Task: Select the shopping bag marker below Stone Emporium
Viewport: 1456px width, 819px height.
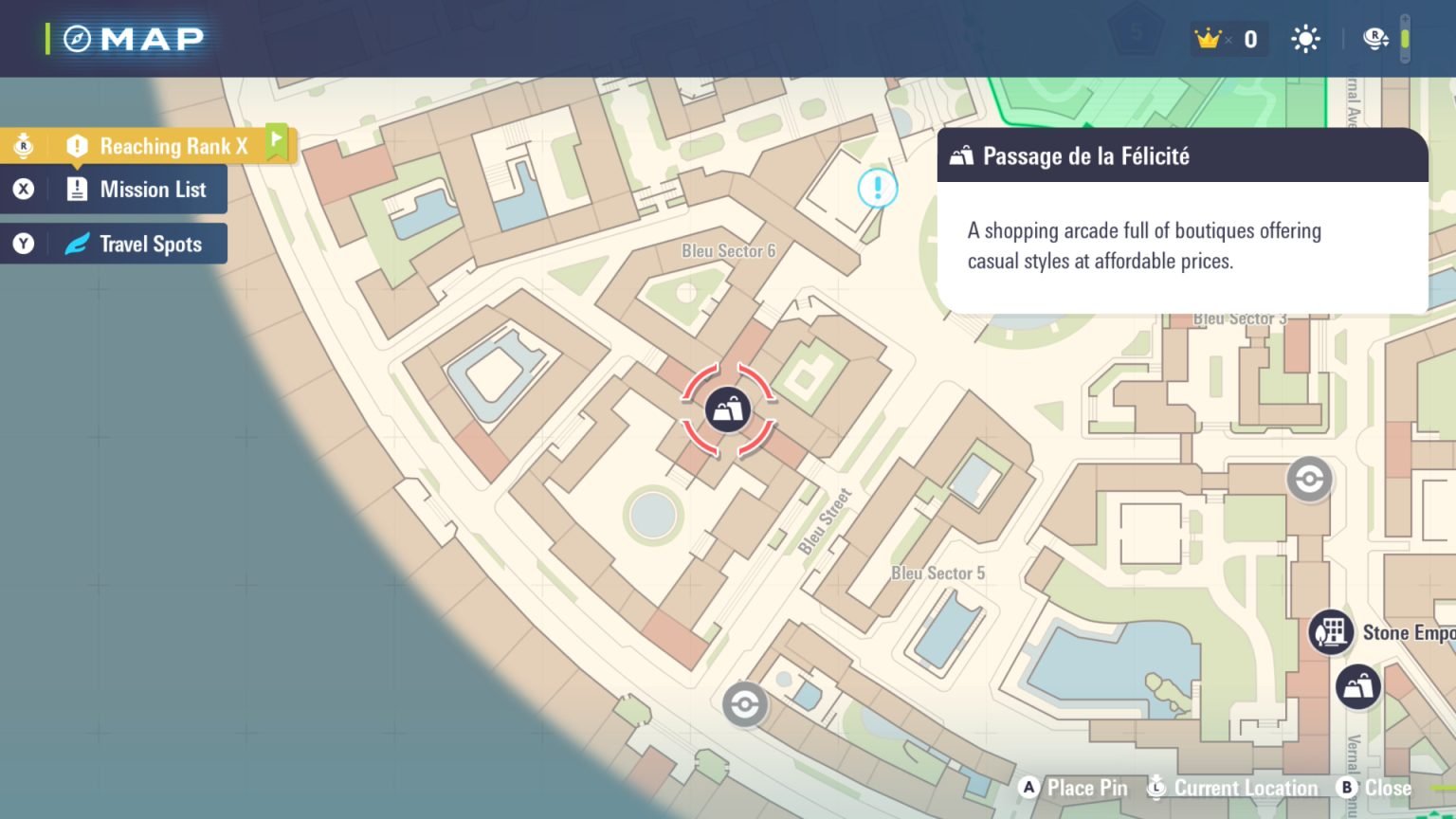Action: click(x=1357, y=686)
